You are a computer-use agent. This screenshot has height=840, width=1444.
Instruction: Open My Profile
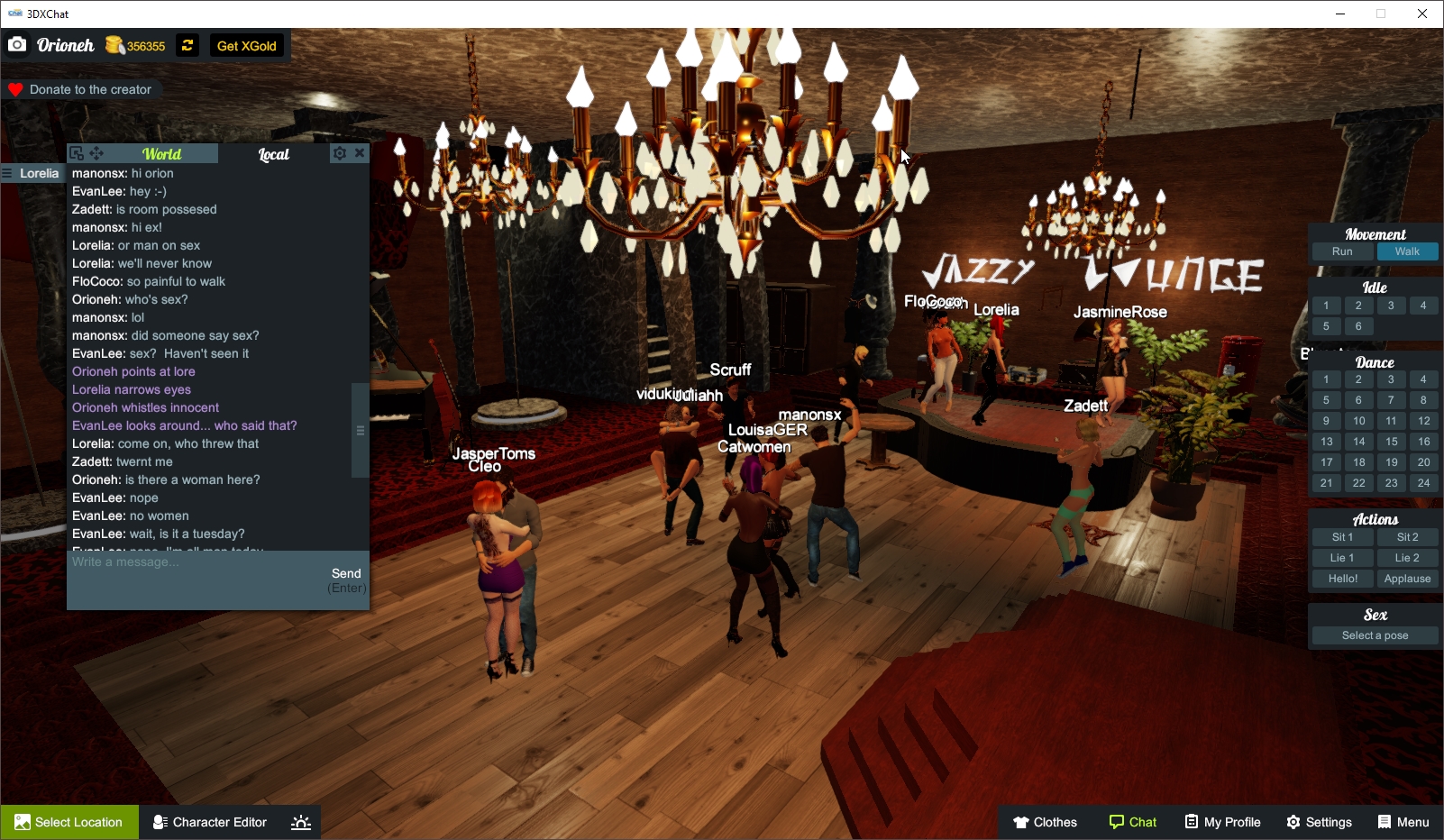click(1221, 821)
